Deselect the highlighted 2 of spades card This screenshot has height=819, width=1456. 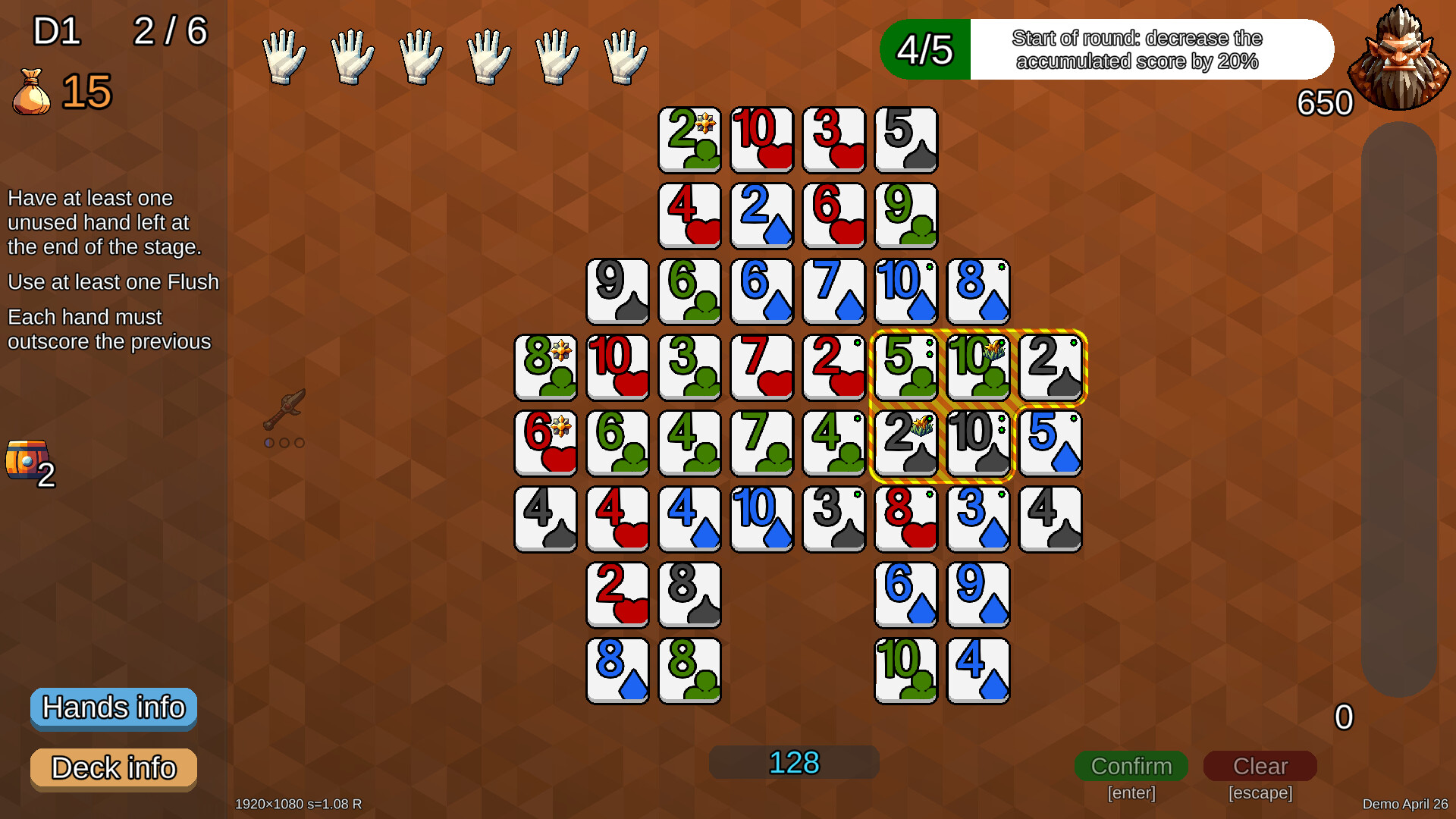tap(1051, 368)
